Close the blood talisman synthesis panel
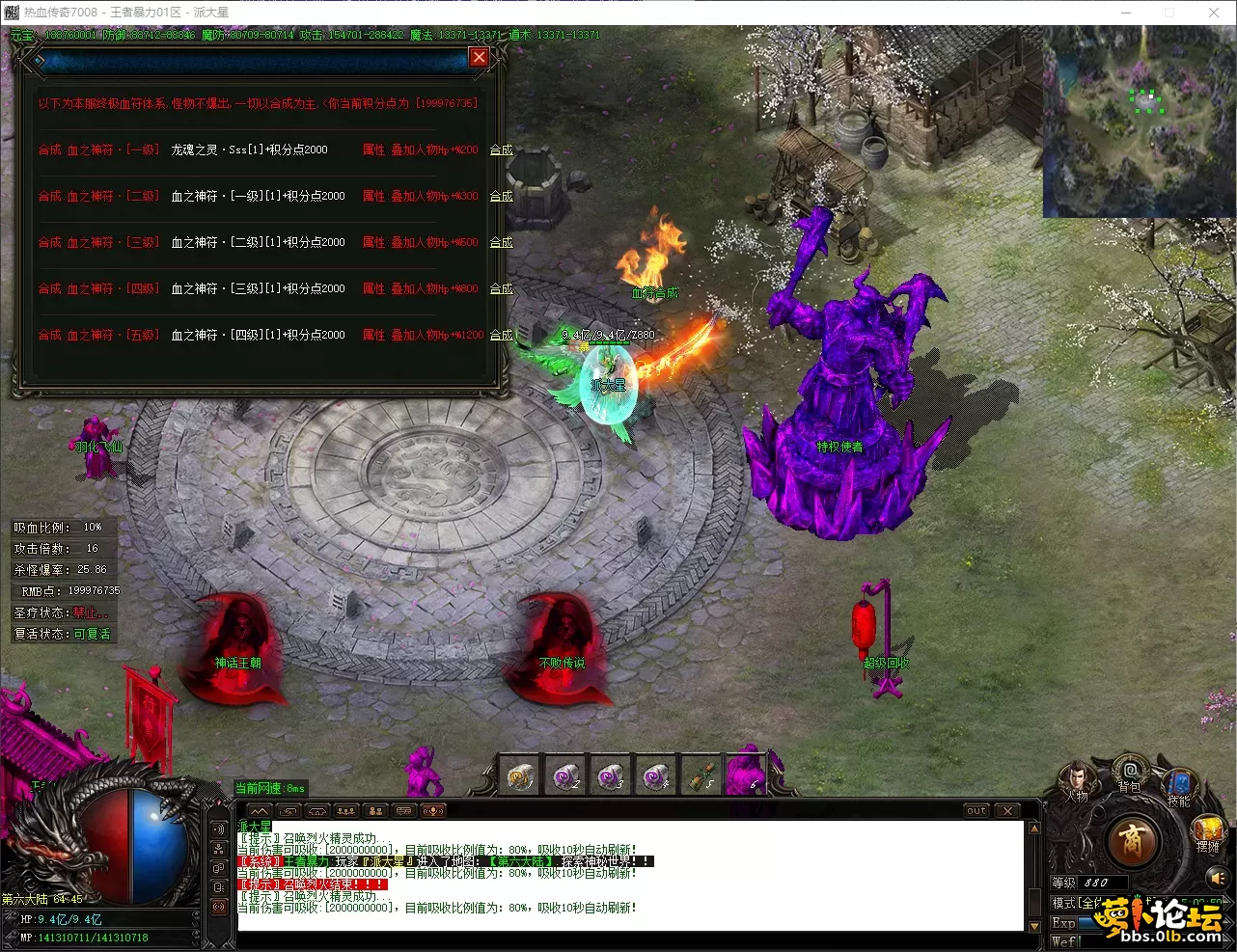Viewport: 1237px width, 952px height. coord(479,58)
